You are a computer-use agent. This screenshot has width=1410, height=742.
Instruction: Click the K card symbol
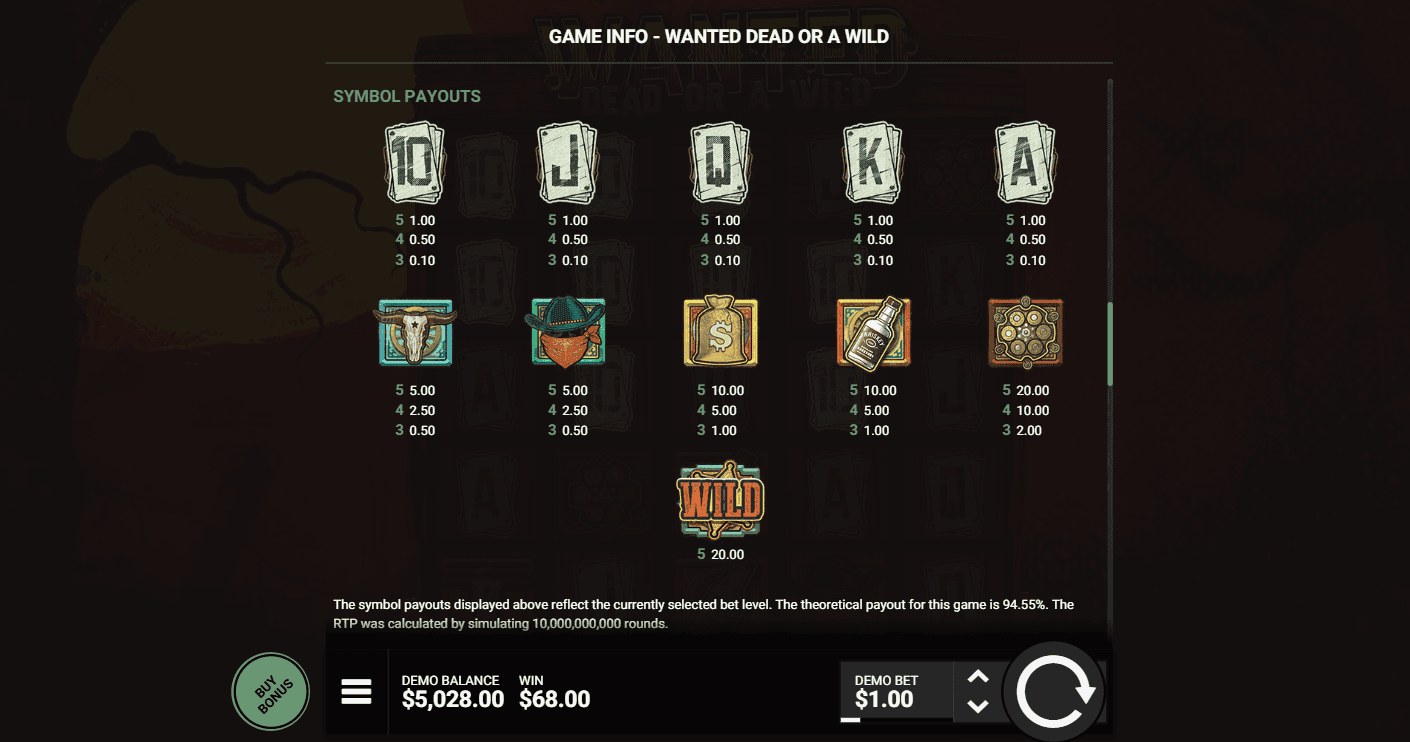click(872, 162)
